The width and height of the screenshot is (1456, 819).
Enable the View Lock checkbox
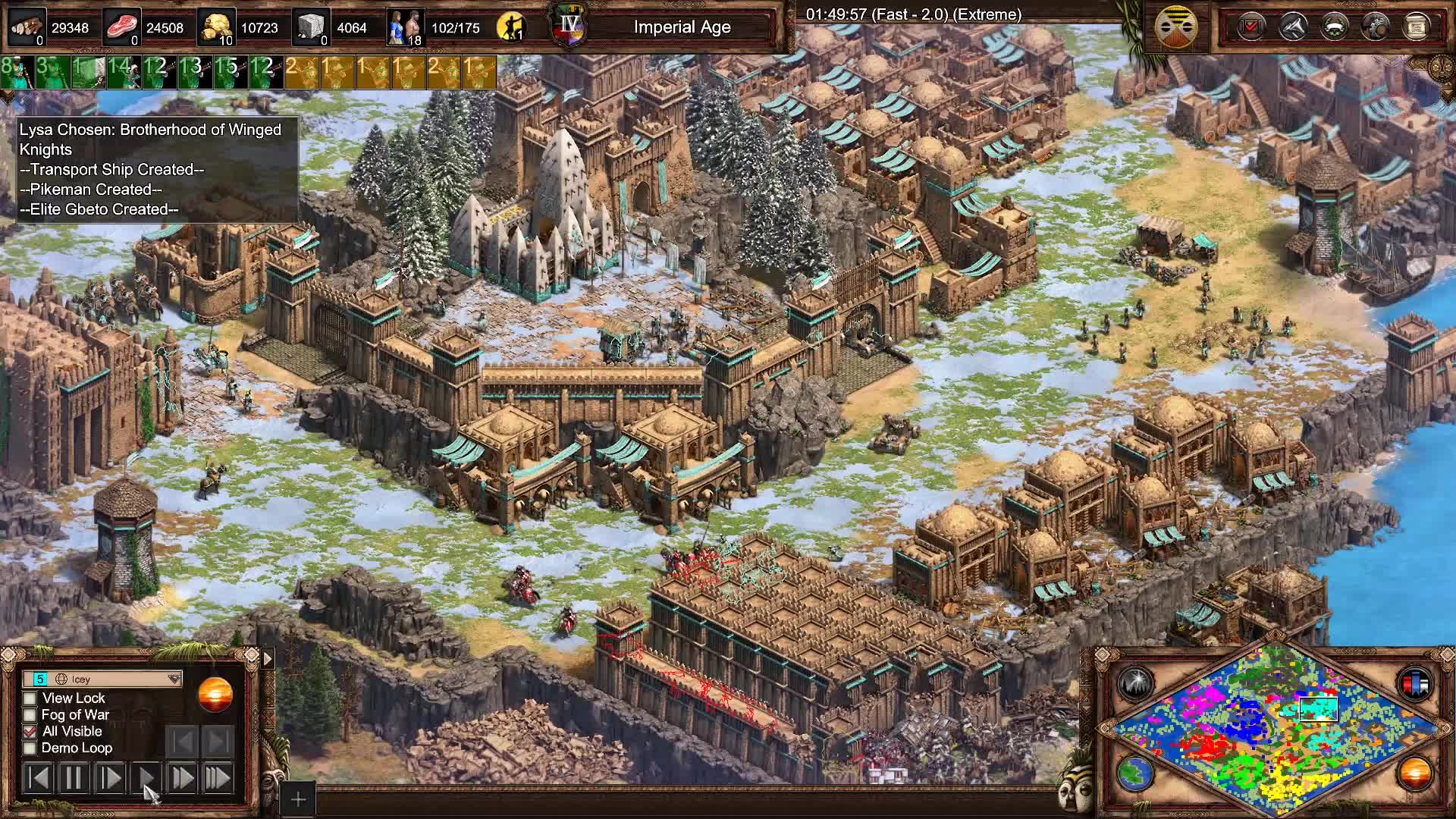click(30, 698)
